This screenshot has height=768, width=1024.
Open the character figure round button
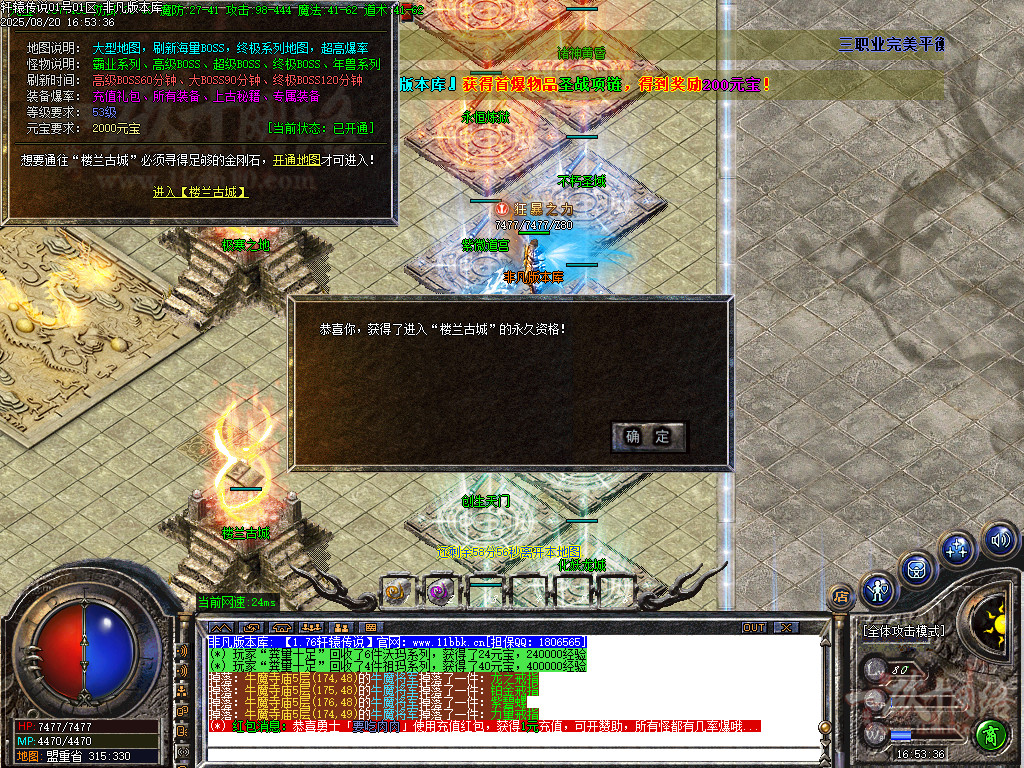[x=878, y=590]
